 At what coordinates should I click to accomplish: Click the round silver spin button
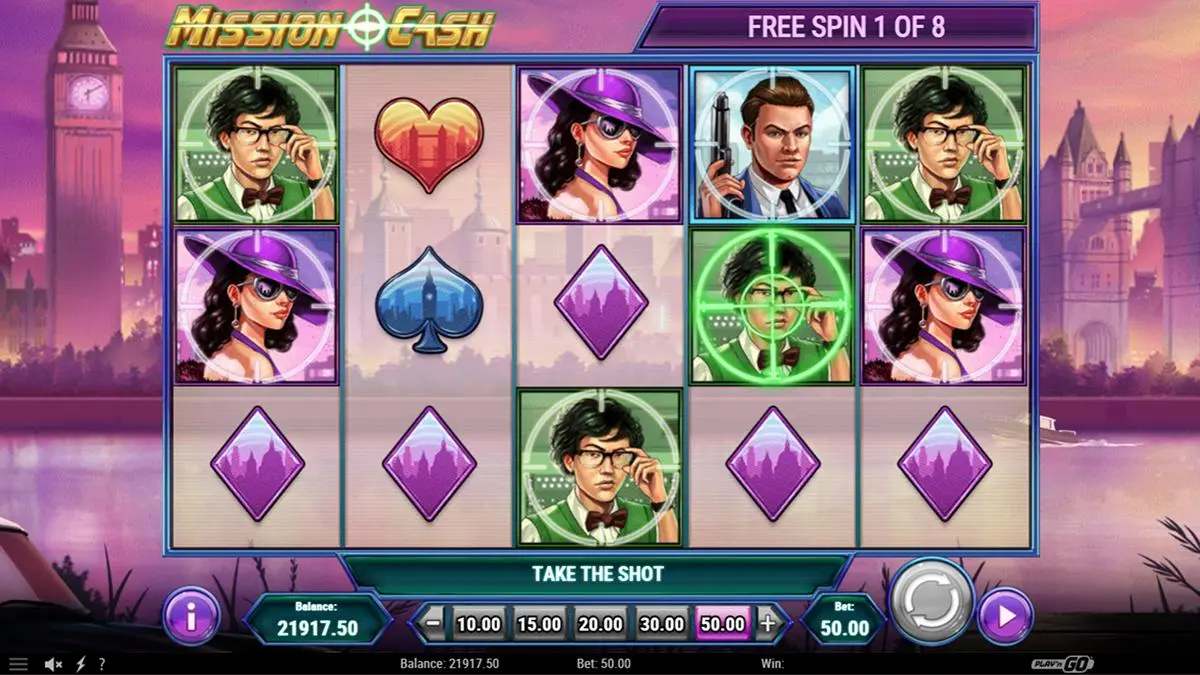click(x=931, y=602)
